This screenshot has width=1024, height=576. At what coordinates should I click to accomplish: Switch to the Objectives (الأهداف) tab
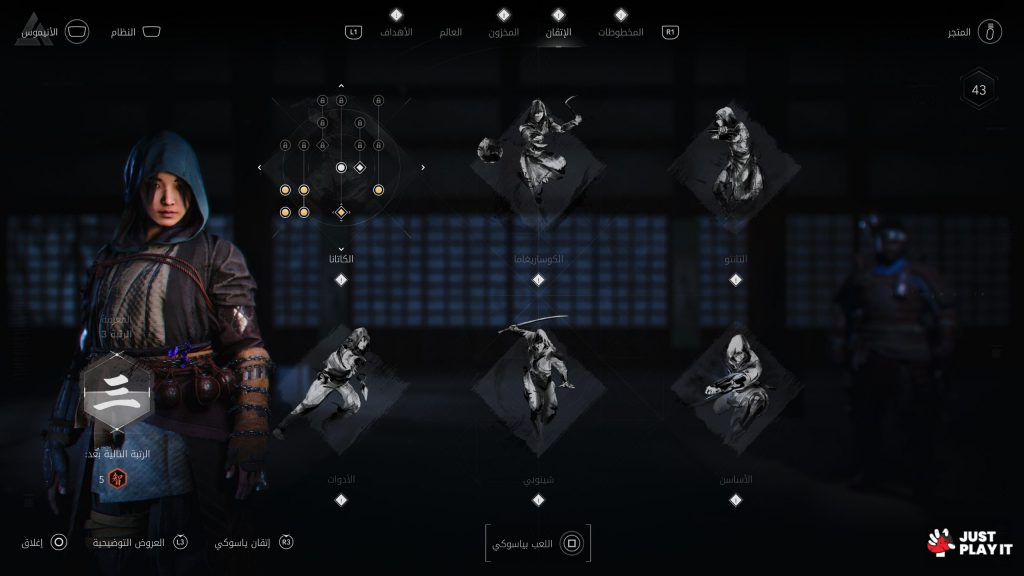click(x=396, y=33)
